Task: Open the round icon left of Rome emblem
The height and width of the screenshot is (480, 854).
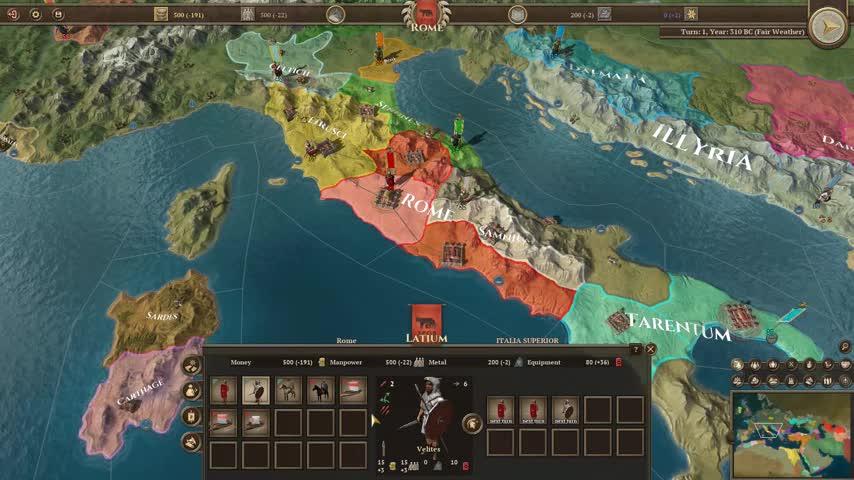Action: pos(336,14)
